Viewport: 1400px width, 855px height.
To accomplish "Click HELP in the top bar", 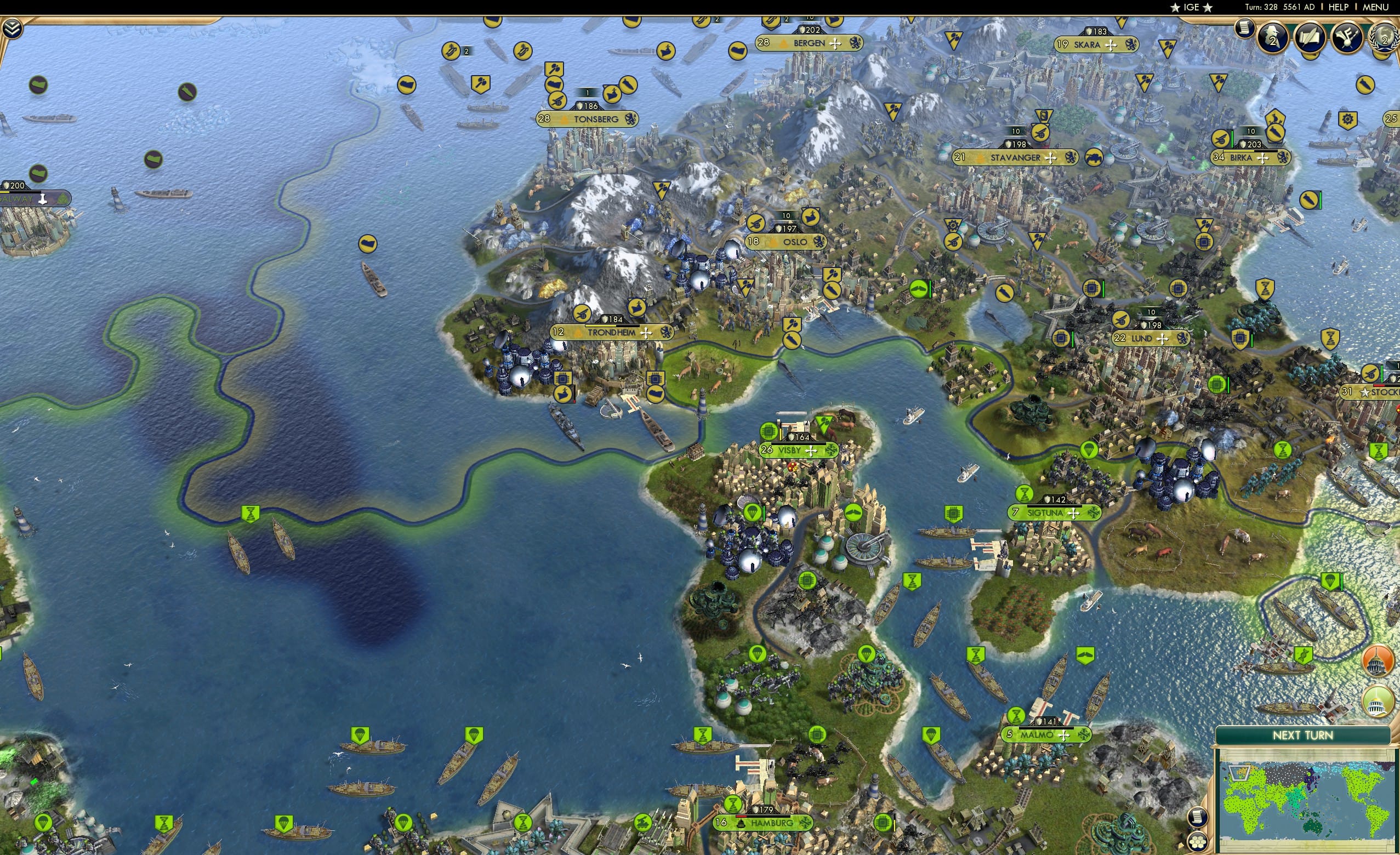I will [1339, 7].
